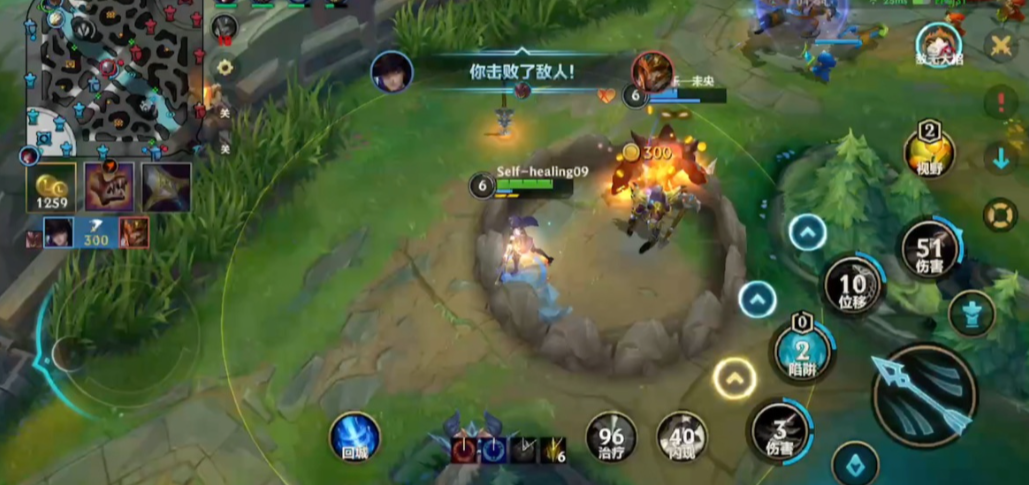Select the allied champion portrait at top right
This screenshot has height=485, width=1029.
[x=938, y=45]
